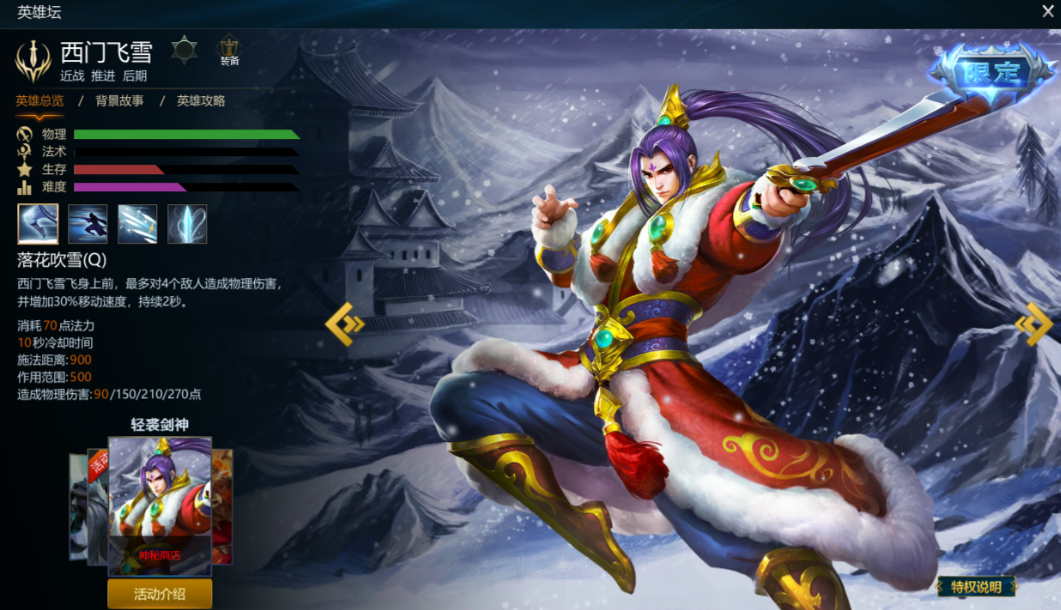
Task: Select the 英雄总览 overview tab
Action: pyautogui.click(x=39, y=101)
